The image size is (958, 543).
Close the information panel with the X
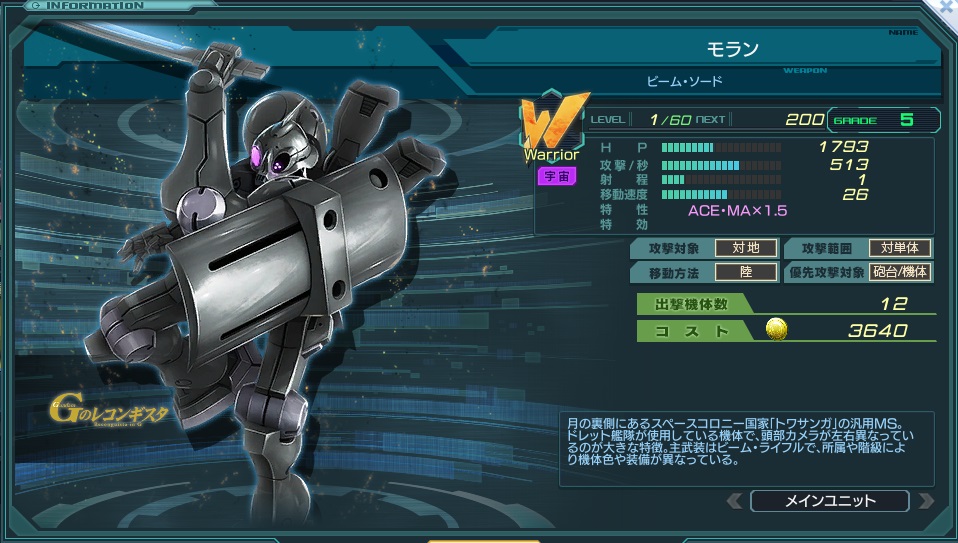pyautogui.click(x=946, y=7)
